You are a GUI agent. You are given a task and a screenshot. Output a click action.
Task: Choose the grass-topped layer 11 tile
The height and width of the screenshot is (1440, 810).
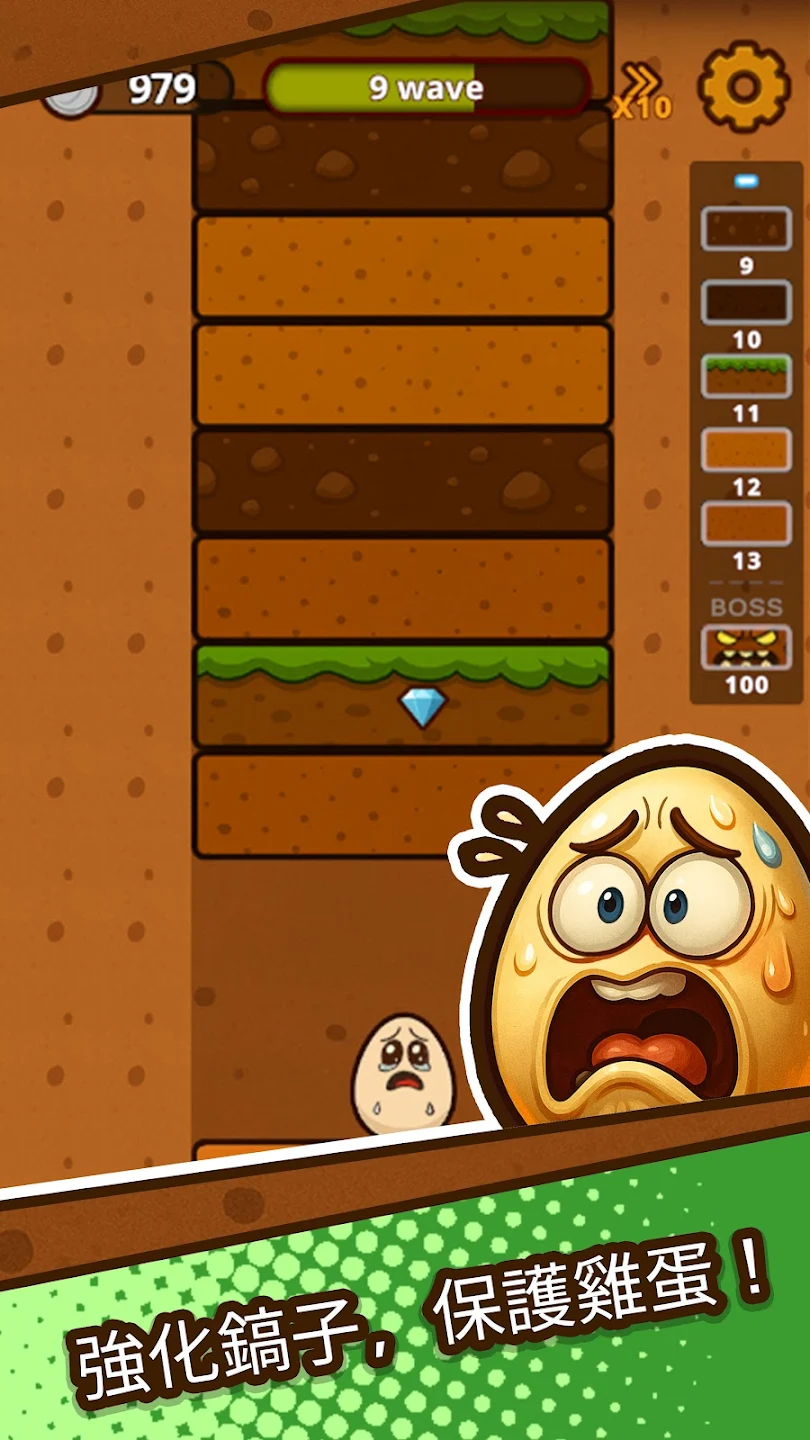(746, 376)
